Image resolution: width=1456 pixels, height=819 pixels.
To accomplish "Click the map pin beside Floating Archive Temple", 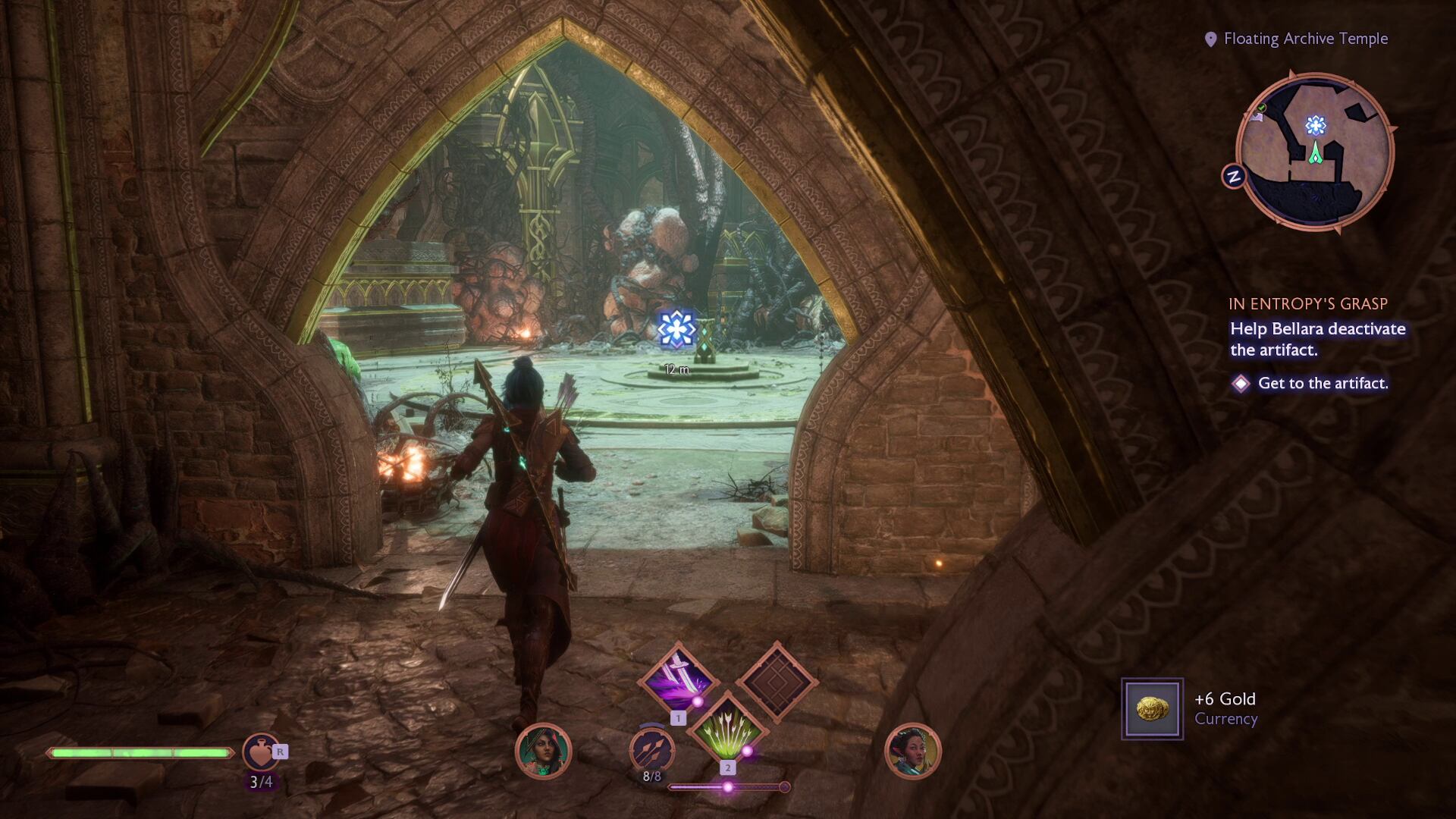I will click(1211, 38).
